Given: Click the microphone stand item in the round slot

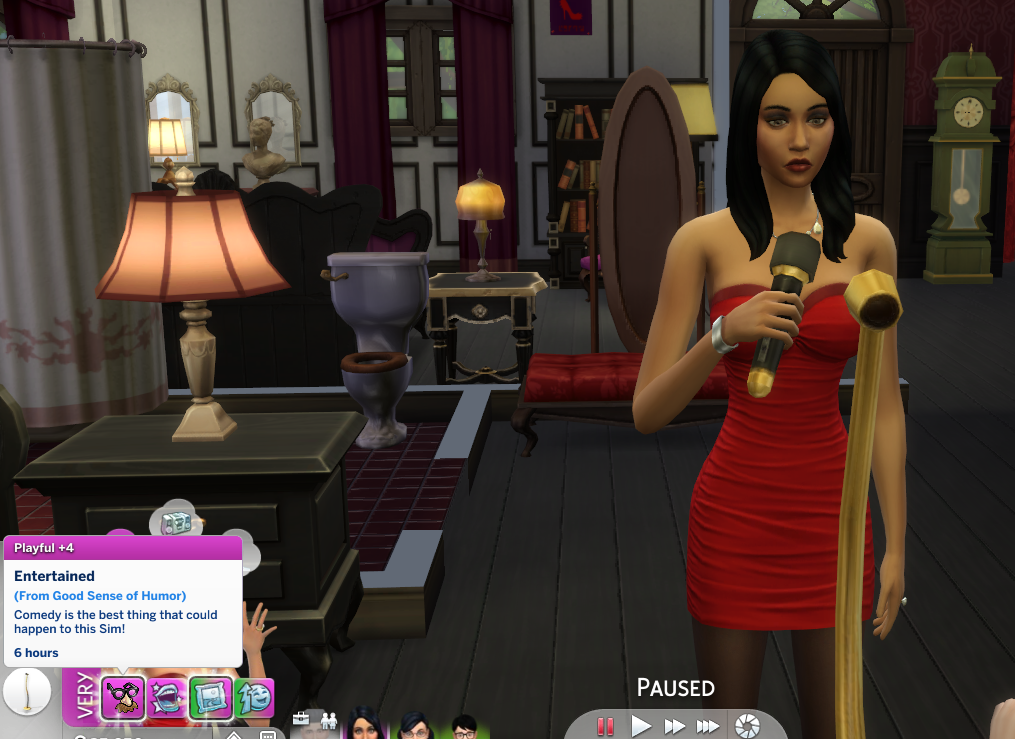Looking at the screenshot, I should click(26, 692).
